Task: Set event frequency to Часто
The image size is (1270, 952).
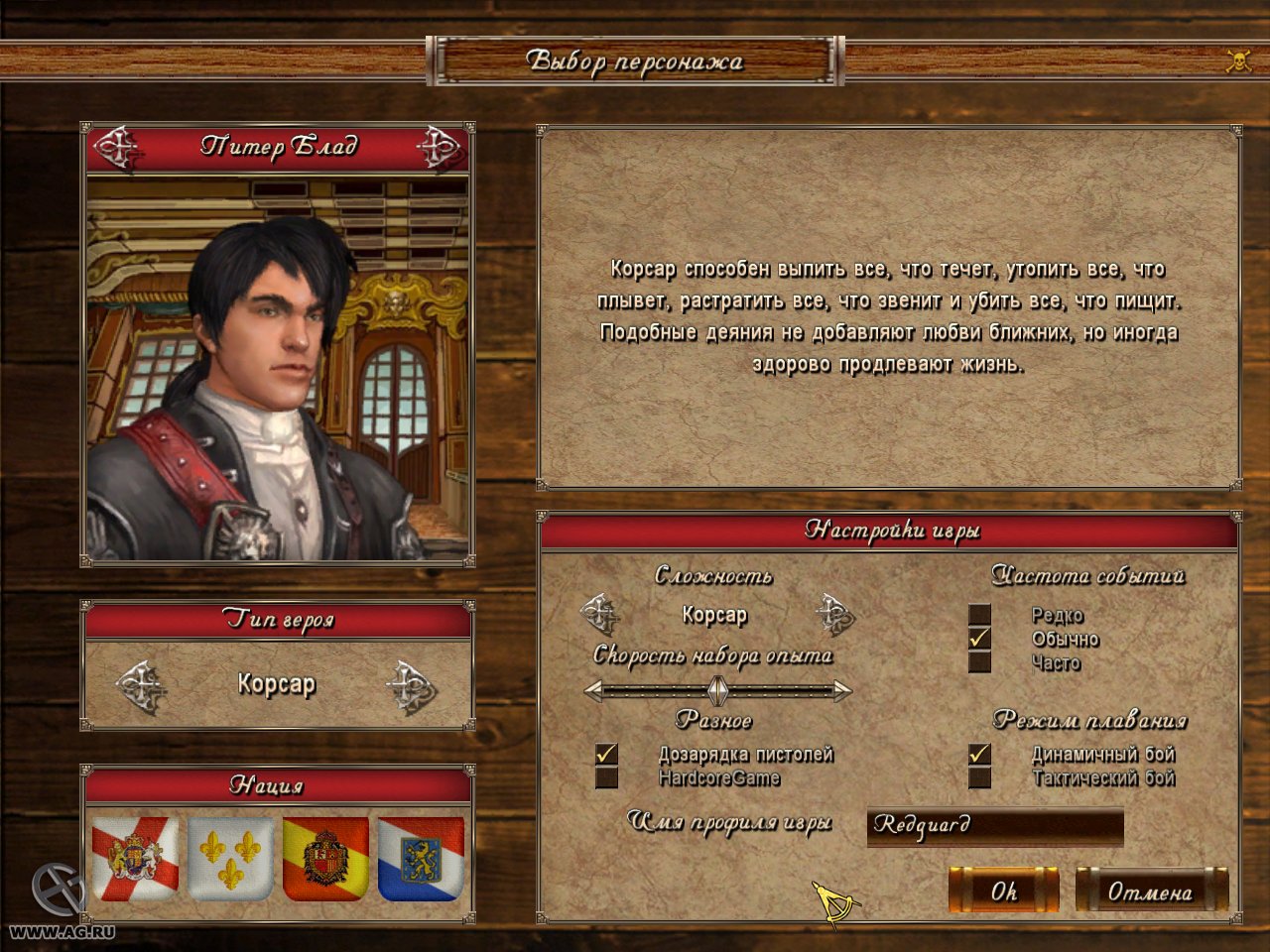Action: 980,662
